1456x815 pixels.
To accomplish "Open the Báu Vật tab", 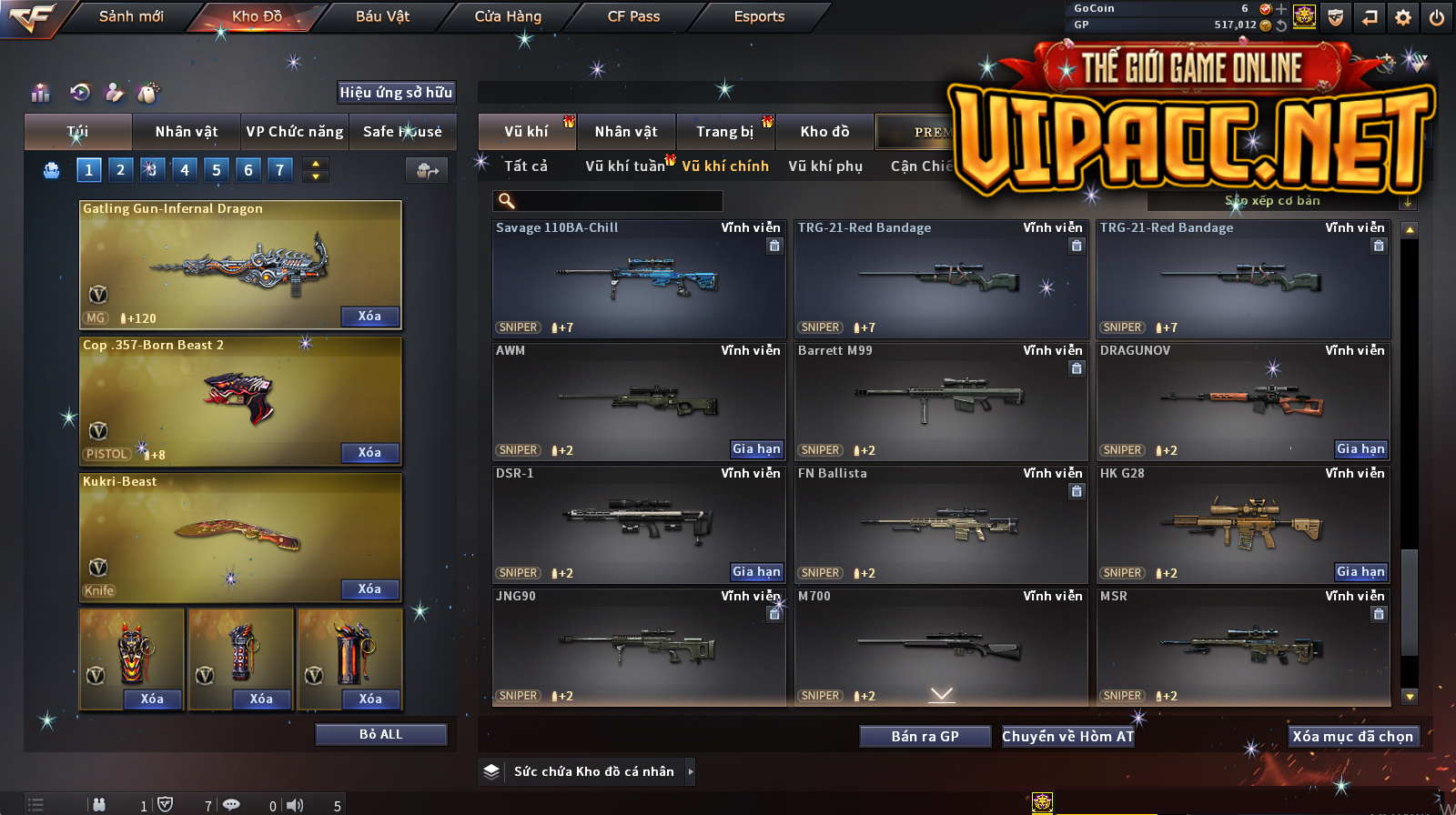I will tap(382, 16).
